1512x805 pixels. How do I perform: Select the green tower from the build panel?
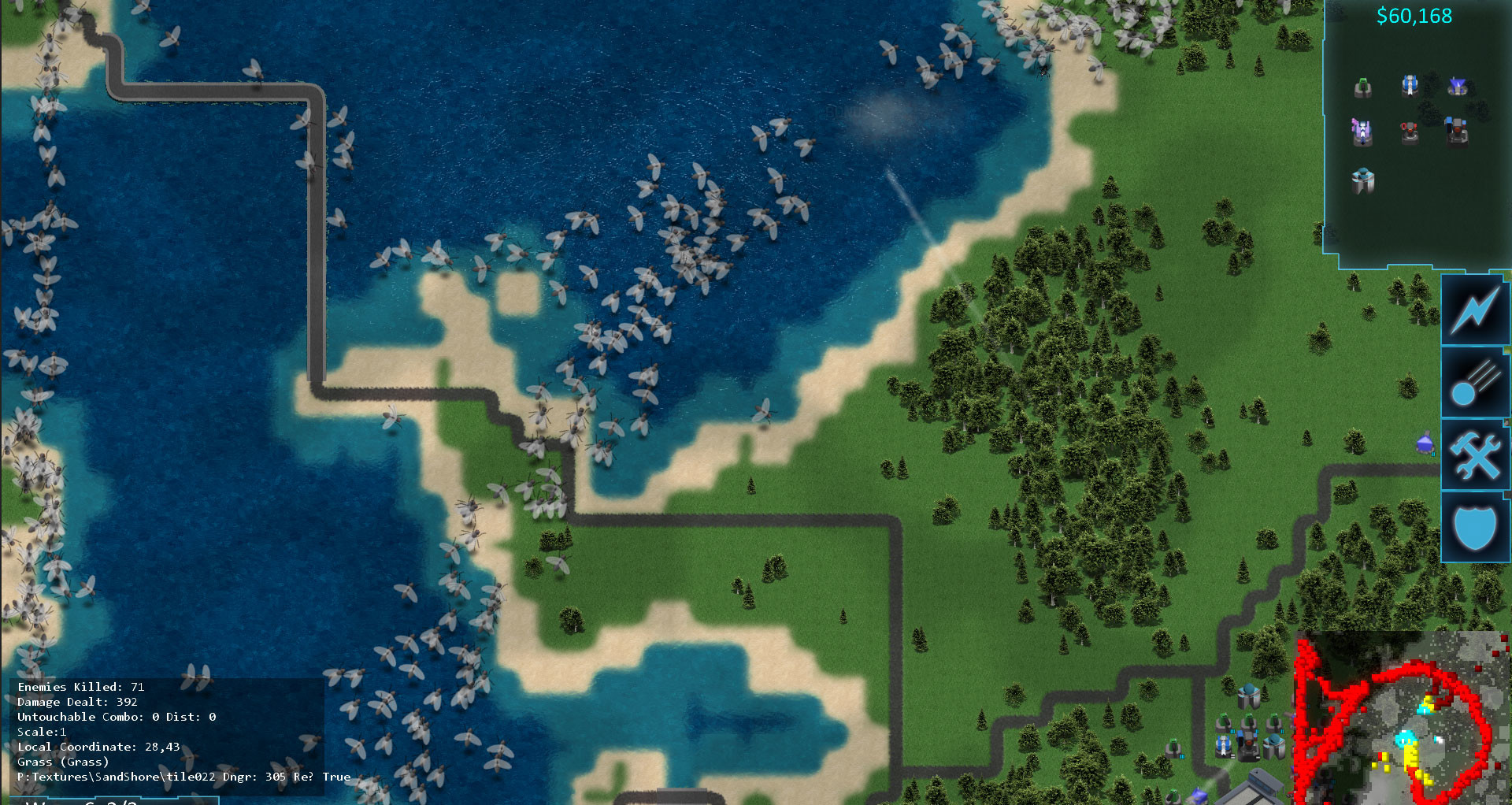point(1362,87)
